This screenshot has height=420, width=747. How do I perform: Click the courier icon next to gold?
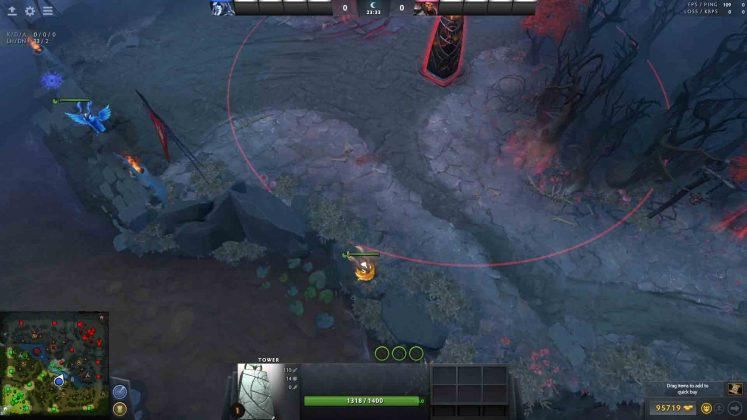pyautogui.click(x=705, y=408)
